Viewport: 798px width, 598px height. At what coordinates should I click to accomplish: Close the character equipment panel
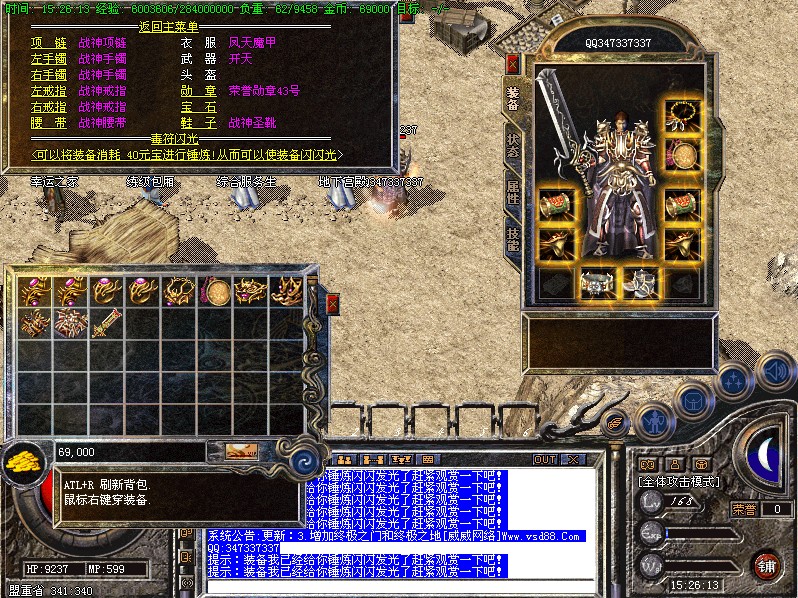point(513,64)
